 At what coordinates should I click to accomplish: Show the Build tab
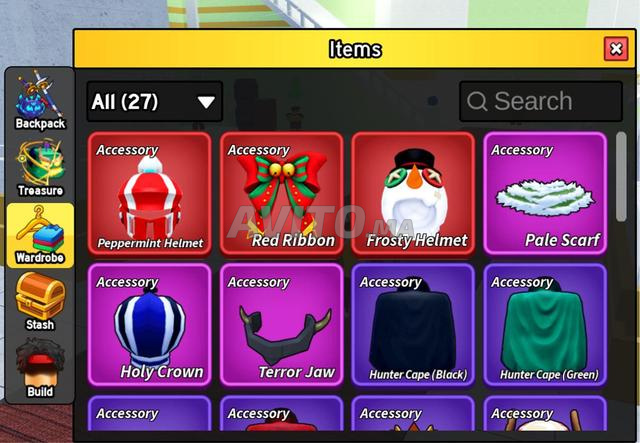40,370
